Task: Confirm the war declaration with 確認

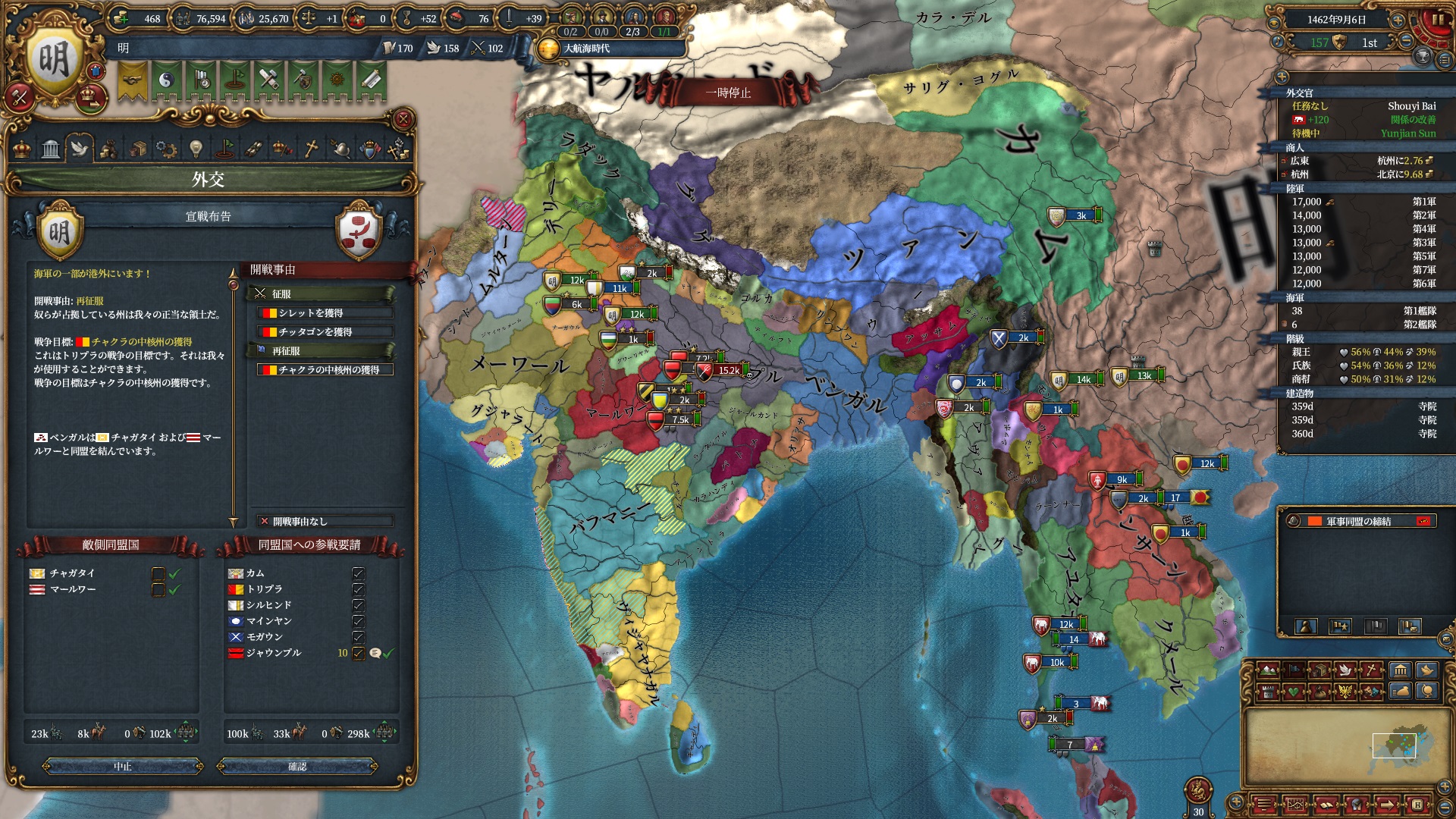Action: [297, 767]
